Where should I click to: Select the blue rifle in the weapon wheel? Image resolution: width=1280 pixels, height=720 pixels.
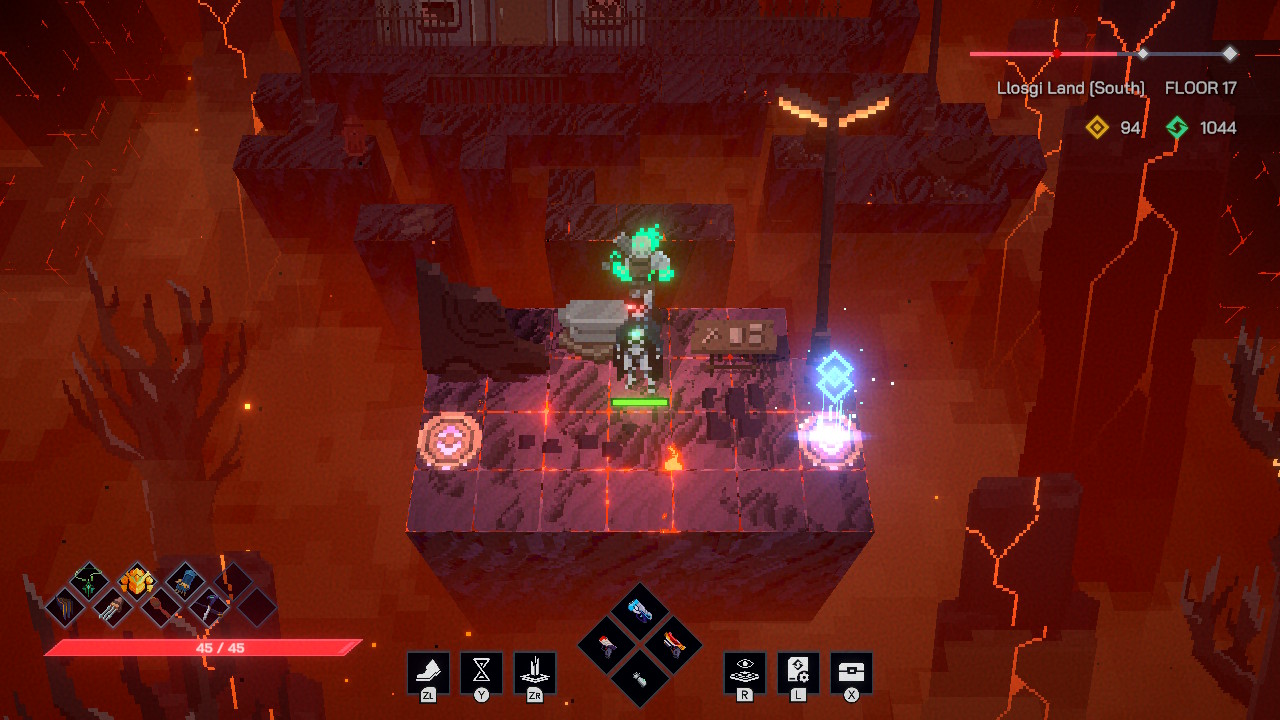pyautogui.click(x=640, y=608)
